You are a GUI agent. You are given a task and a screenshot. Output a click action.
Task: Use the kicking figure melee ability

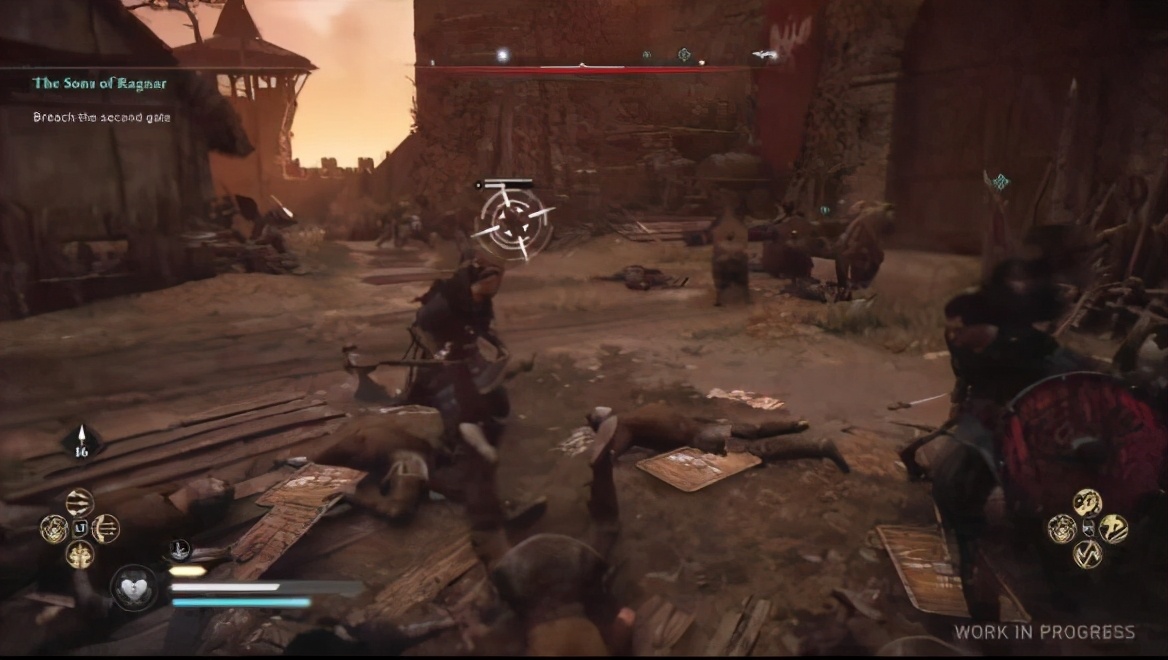click(x=1114, y=528)
